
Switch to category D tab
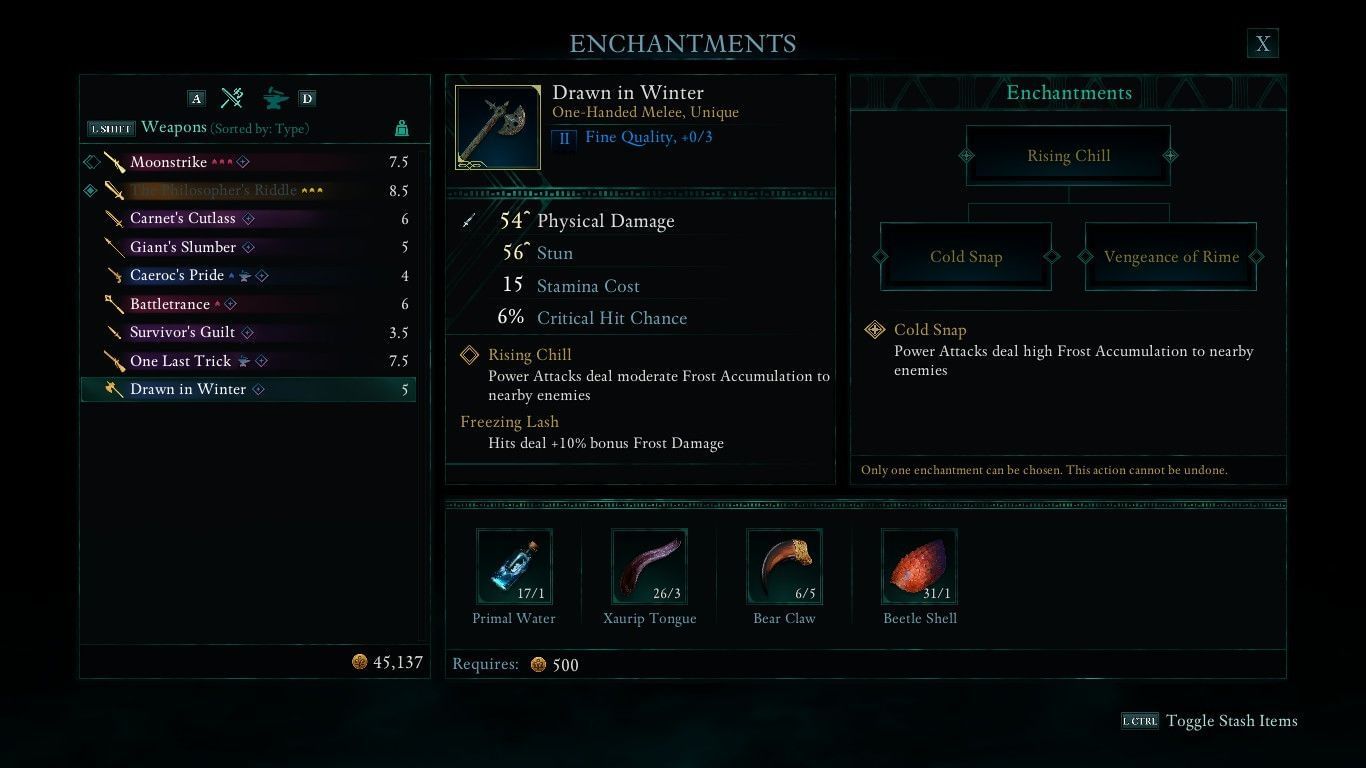click(307, 98)
